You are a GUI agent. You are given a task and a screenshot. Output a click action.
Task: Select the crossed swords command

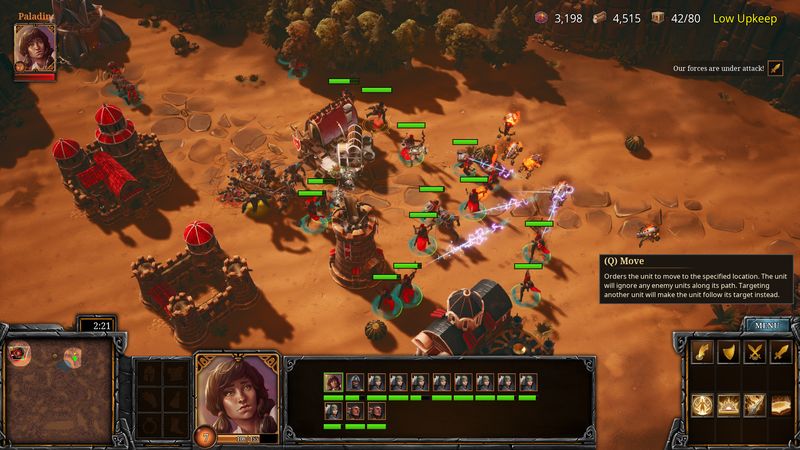[756, 352]
